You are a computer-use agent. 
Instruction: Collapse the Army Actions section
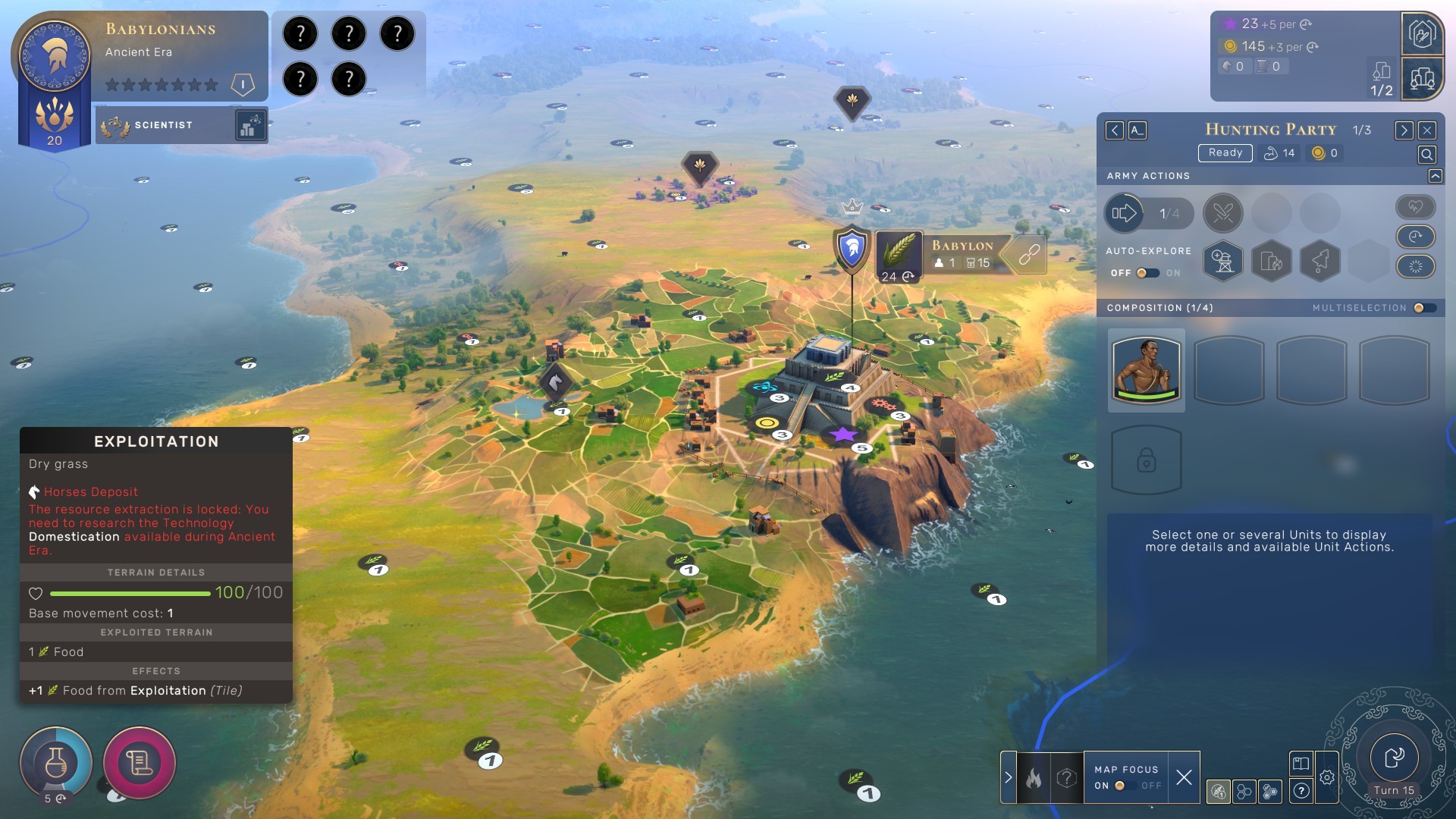coord(1435,175)
